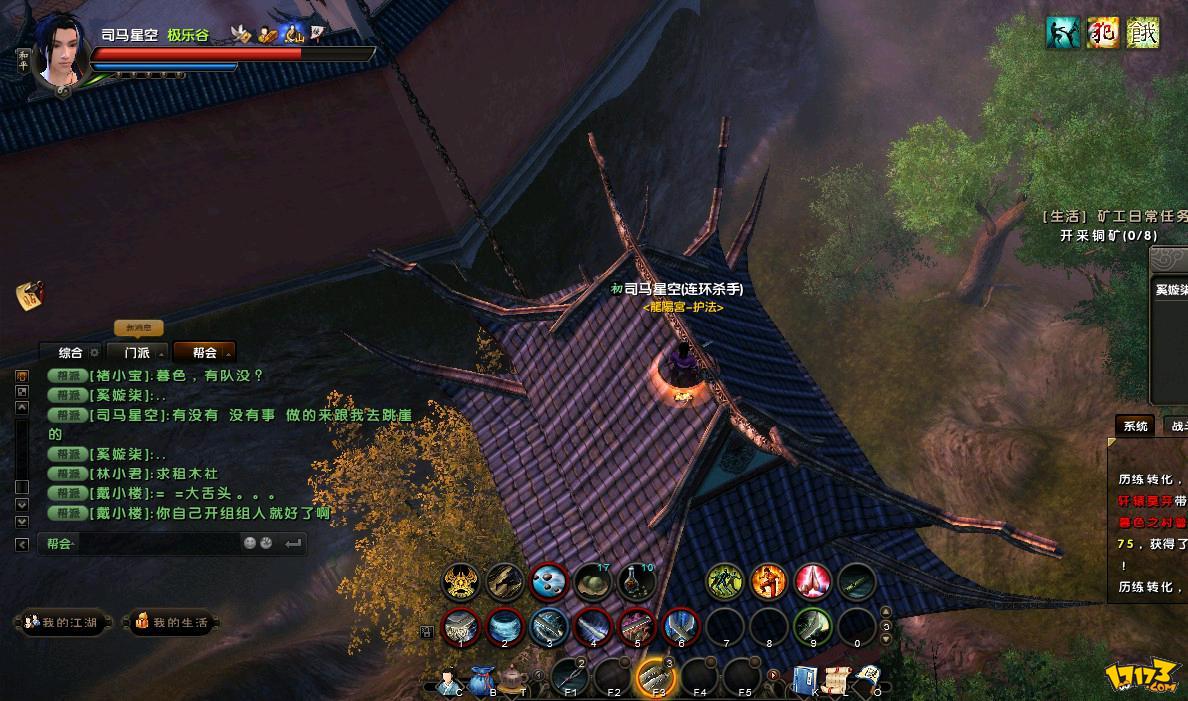Open the character portrait panel icon
The width and height of the screenshot is (1188, 701).
[x=448, y=680]
